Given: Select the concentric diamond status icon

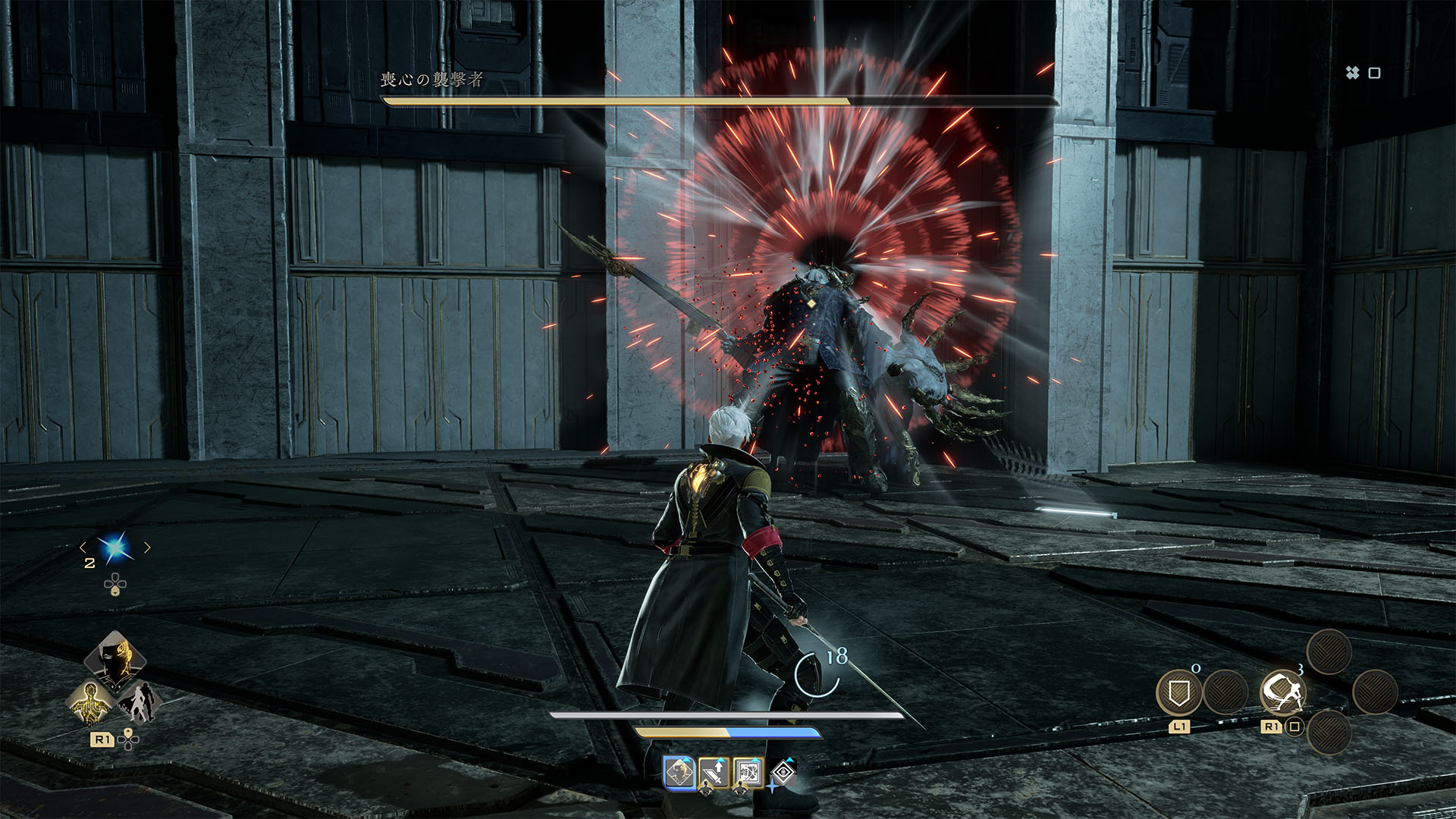Looking at the screenshot, I should point(783,773).
